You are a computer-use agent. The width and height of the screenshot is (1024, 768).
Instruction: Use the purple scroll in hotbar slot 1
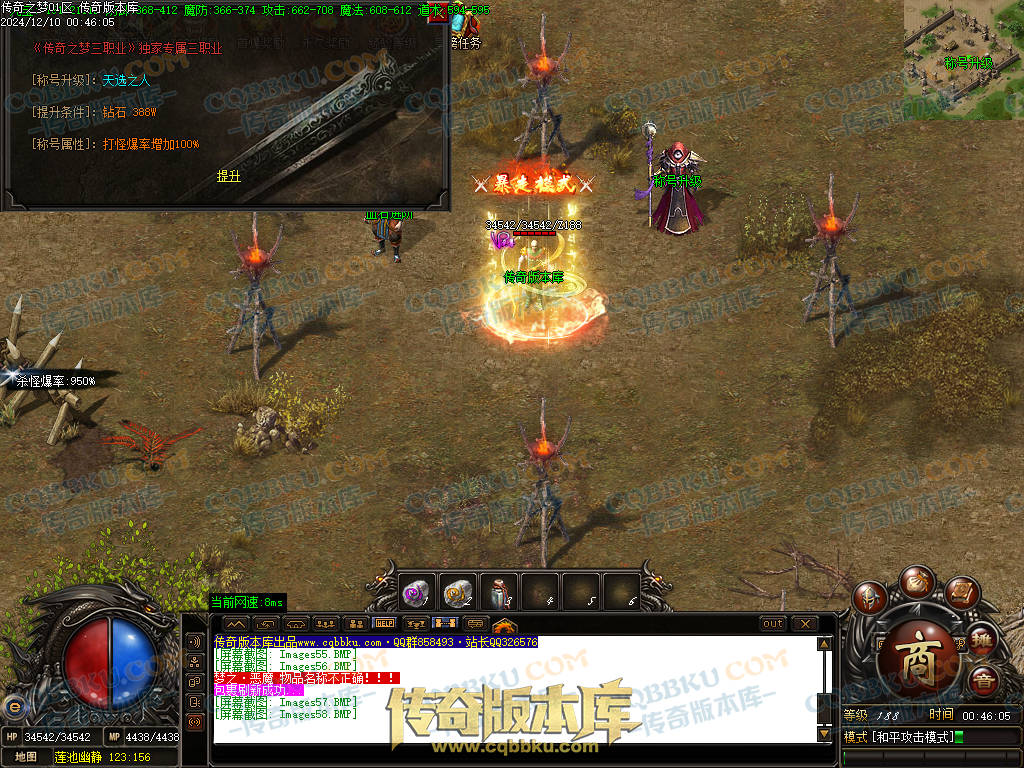coord(414,593)
